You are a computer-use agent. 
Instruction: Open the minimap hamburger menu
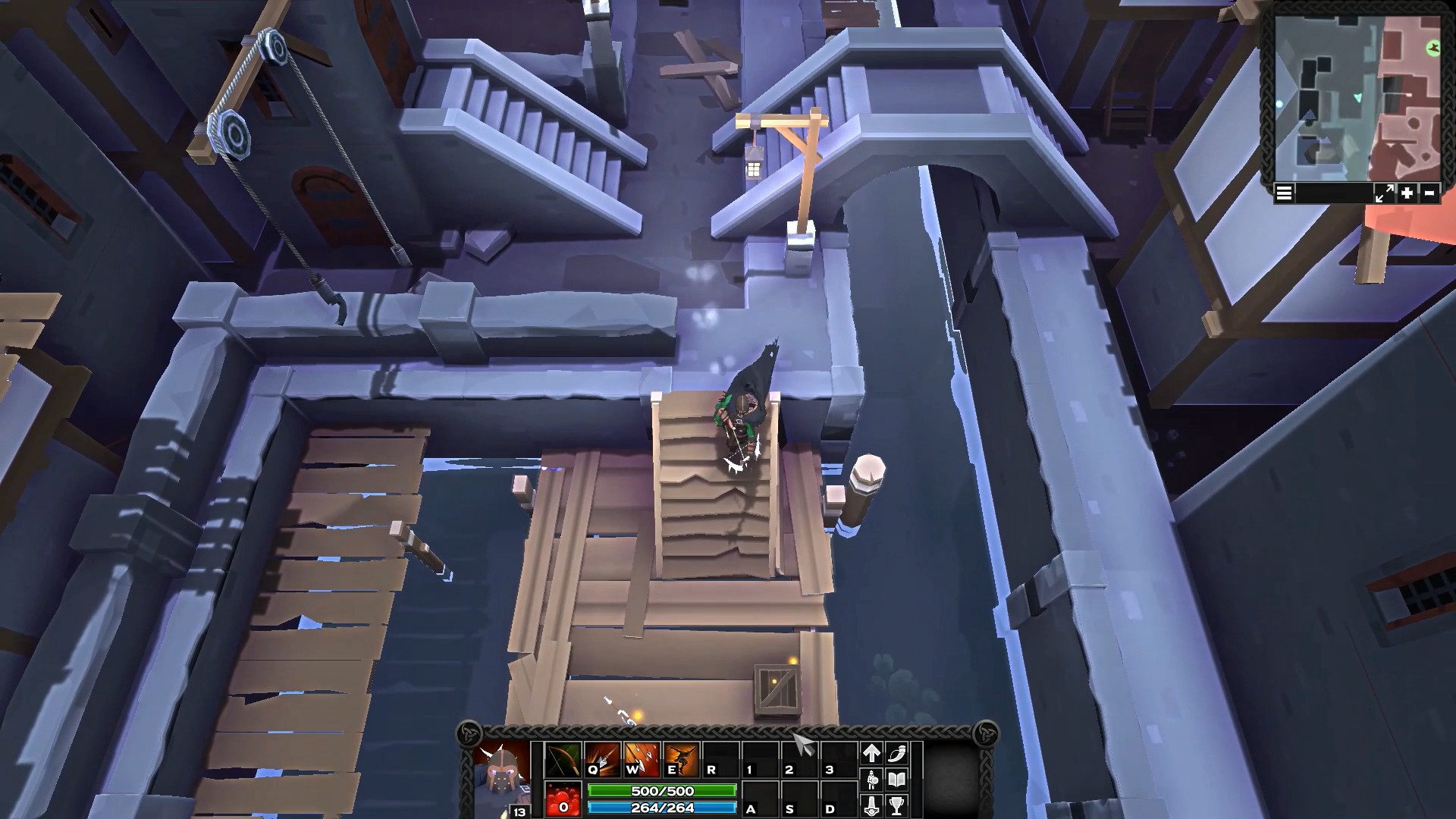tap(1284, 193)
